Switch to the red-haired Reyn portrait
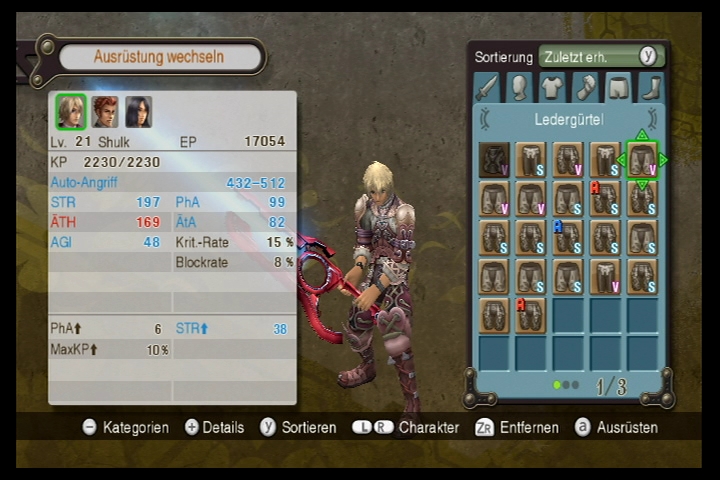The height and width of the screenshot is (480, 720). pos(104,111)
